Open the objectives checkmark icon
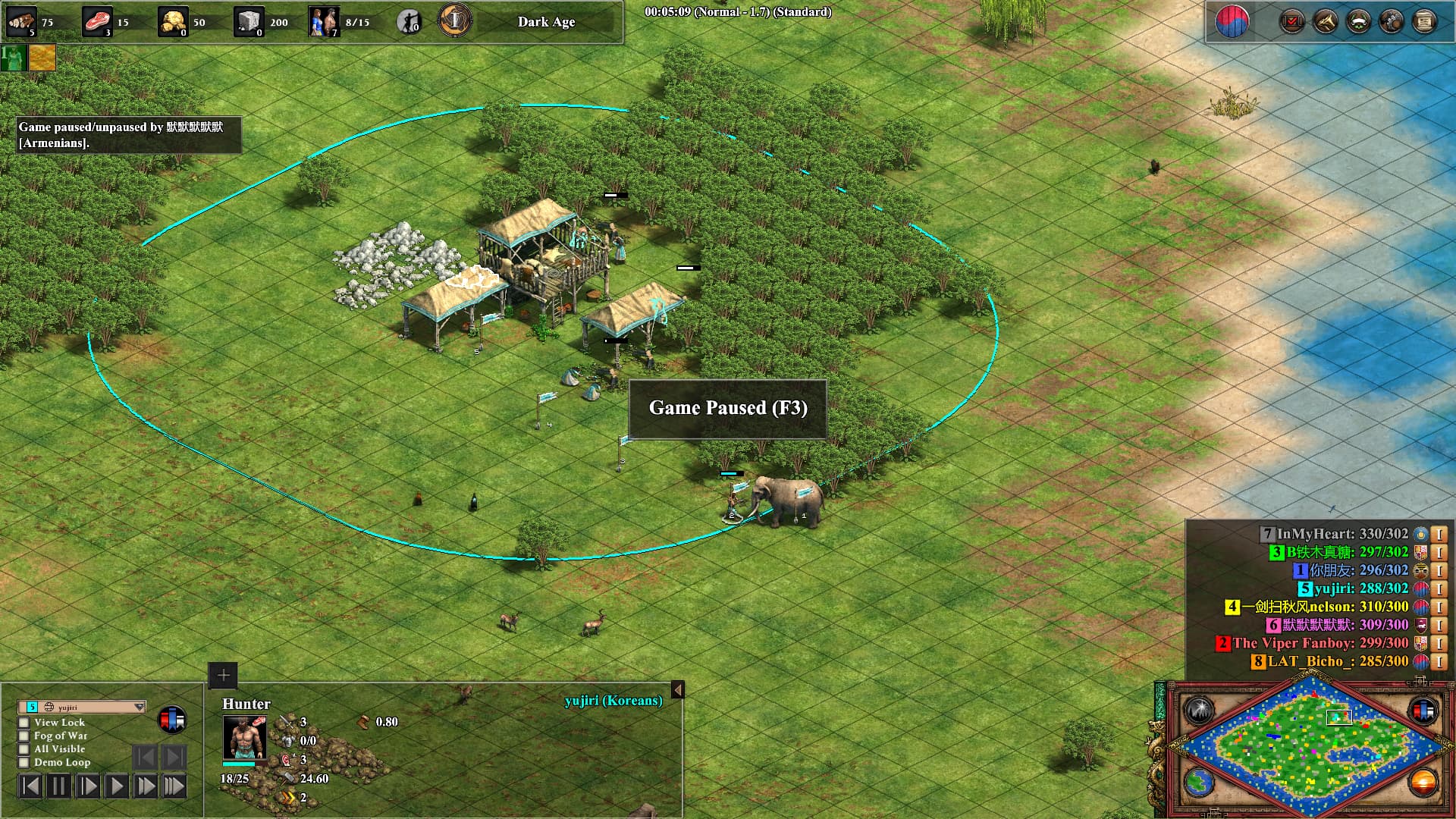The height and width of the screenshot is (819, 1456). 1291,21
